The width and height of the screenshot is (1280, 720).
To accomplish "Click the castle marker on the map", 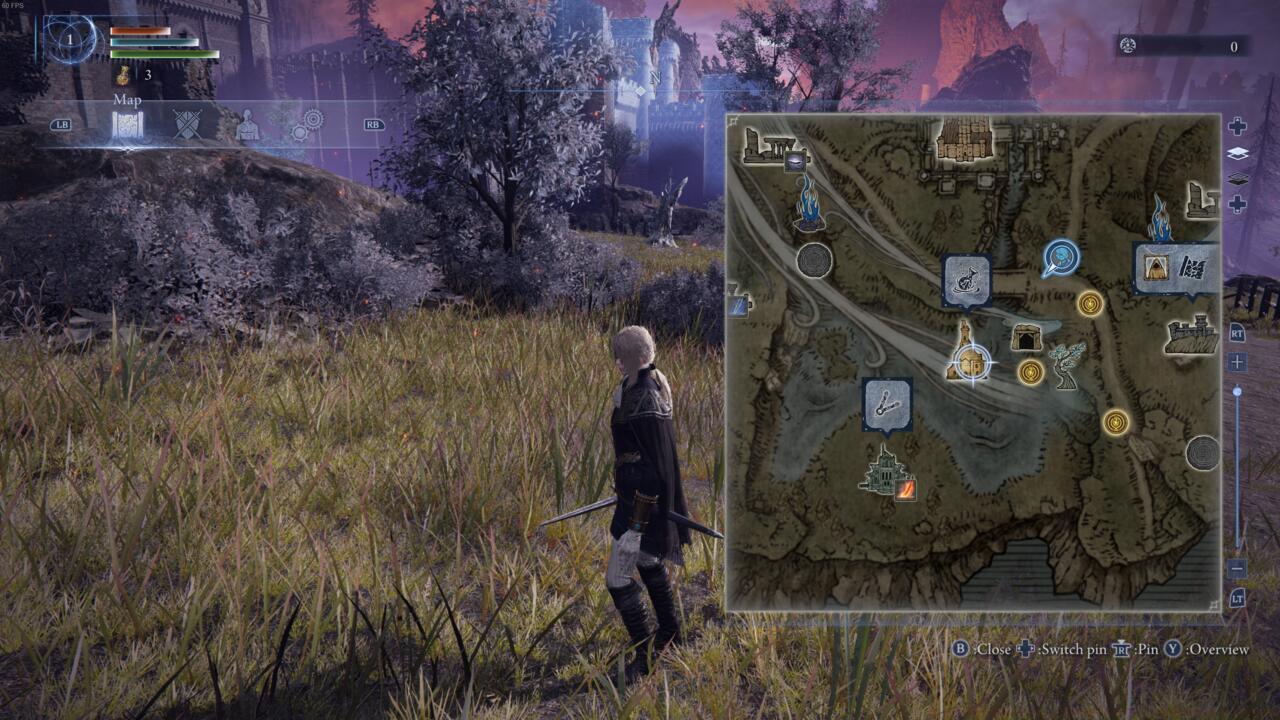I will point(1191,336).
